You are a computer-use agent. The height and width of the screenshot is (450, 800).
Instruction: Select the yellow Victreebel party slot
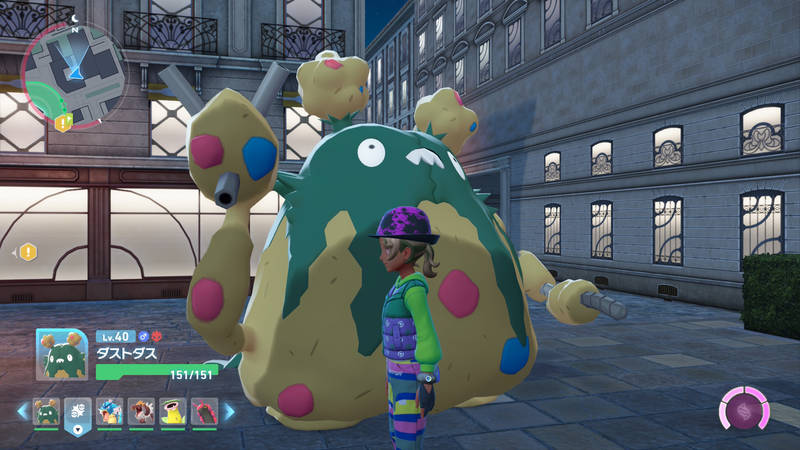(x=173, y=412)
